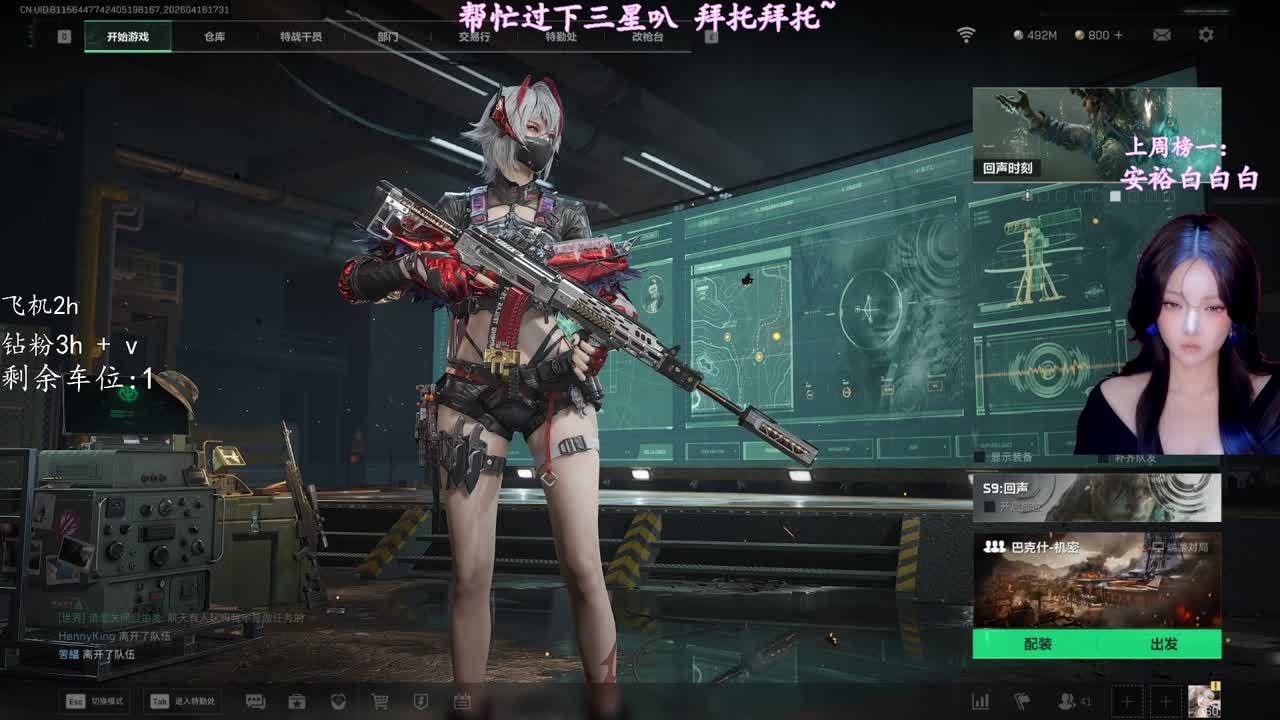
Task: Click the 开始游戏 start game tab
Action: pyautogui.click(x=128, y=37)
